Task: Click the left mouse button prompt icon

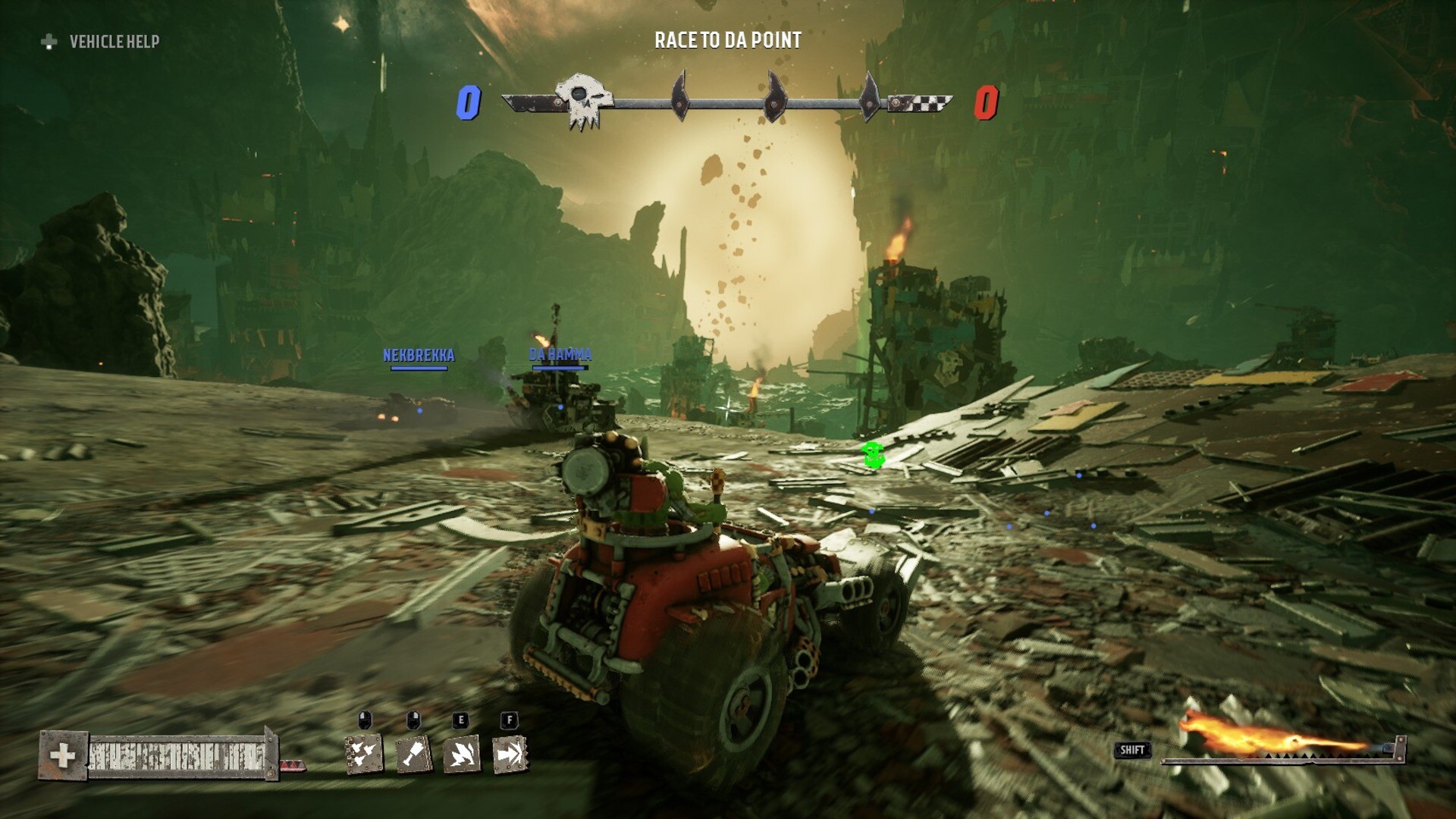Action: point(366,719)
